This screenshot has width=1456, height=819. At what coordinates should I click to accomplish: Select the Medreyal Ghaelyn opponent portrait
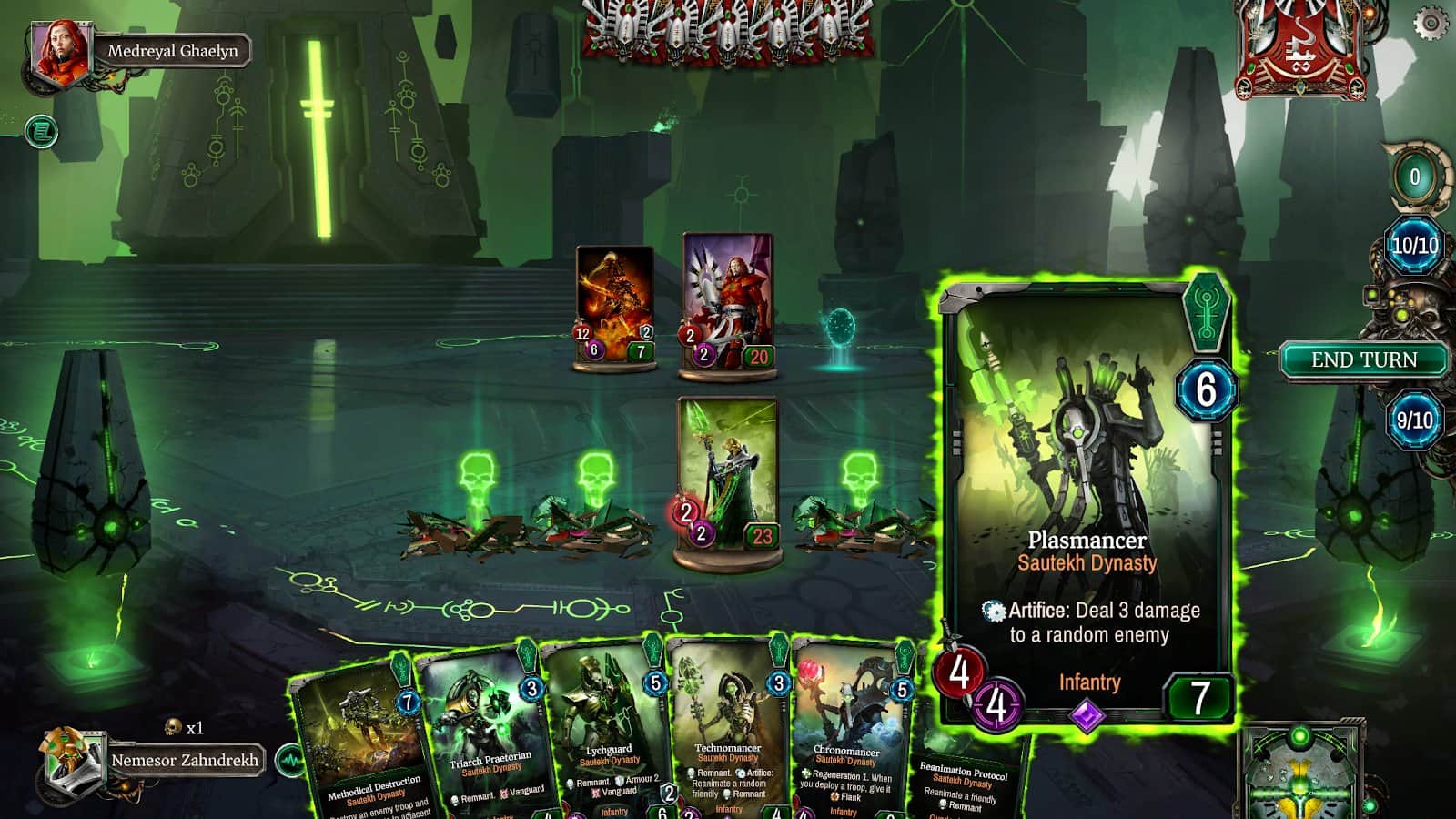[63, 52]
